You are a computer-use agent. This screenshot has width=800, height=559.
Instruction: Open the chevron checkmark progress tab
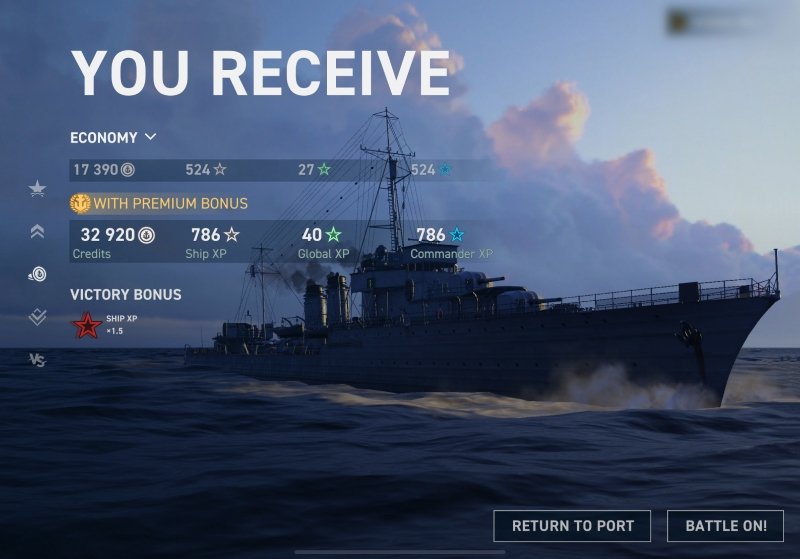[37, 317]
